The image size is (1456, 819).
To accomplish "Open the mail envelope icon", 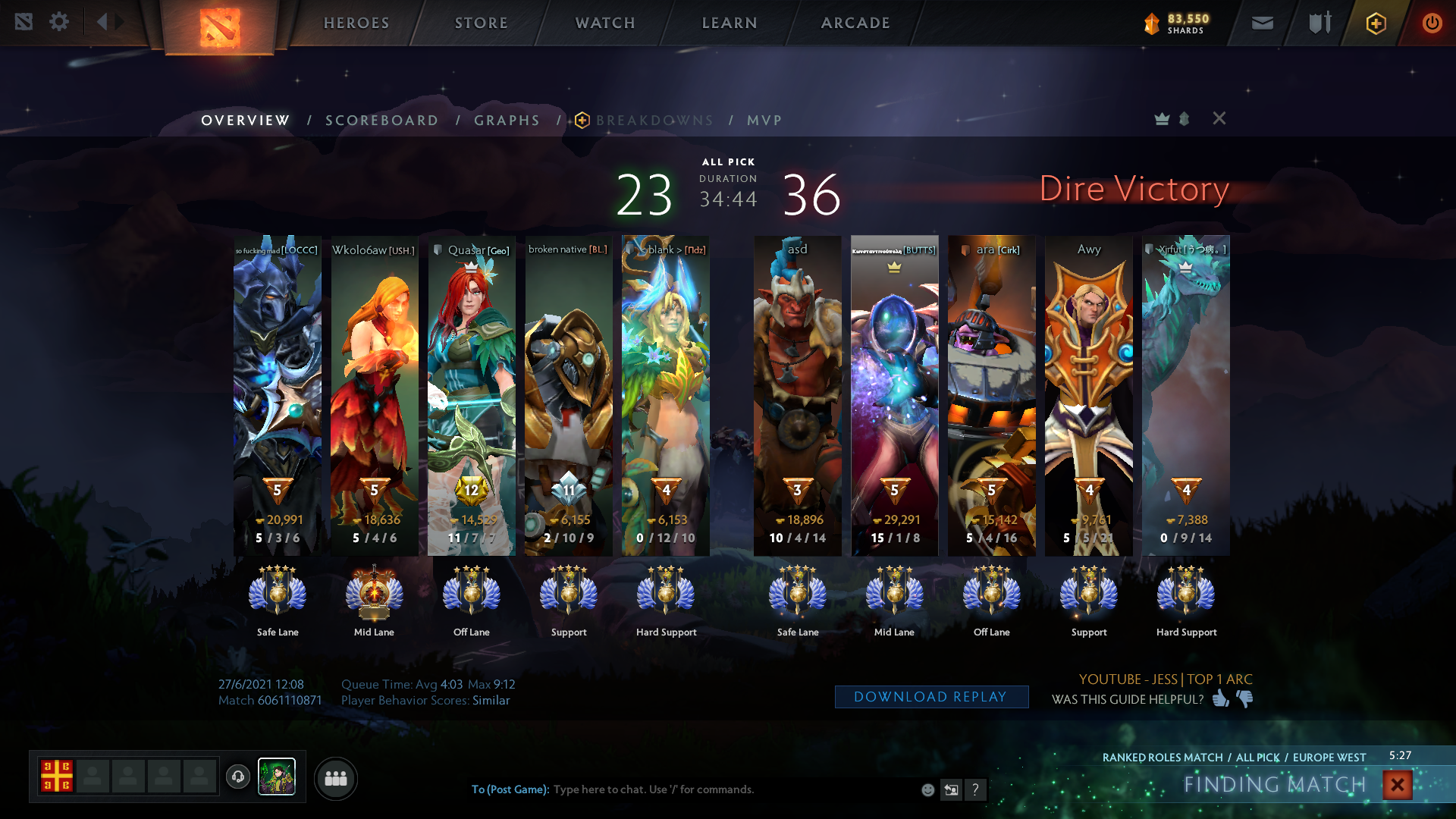I will (1262, 23).
